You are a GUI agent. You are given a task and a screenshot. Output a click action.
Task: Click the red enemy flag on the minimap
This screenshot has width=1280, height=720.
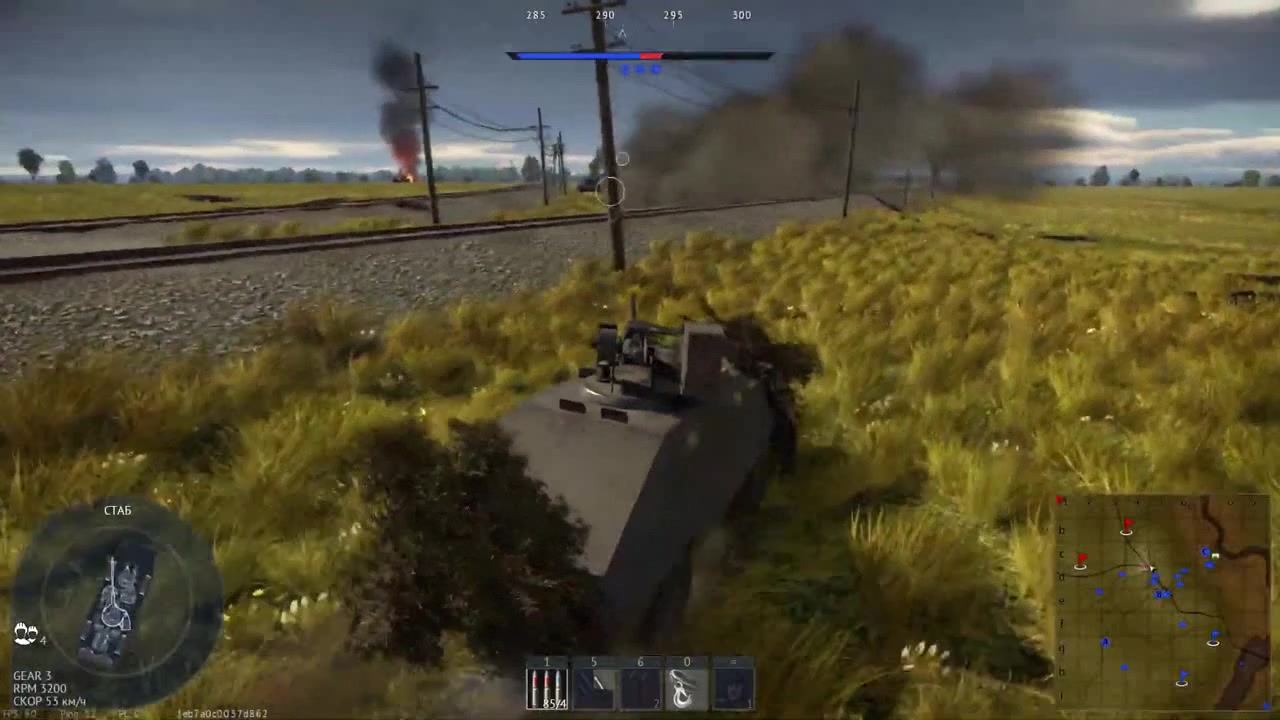pyautogui.click(x=1127, y=523)
